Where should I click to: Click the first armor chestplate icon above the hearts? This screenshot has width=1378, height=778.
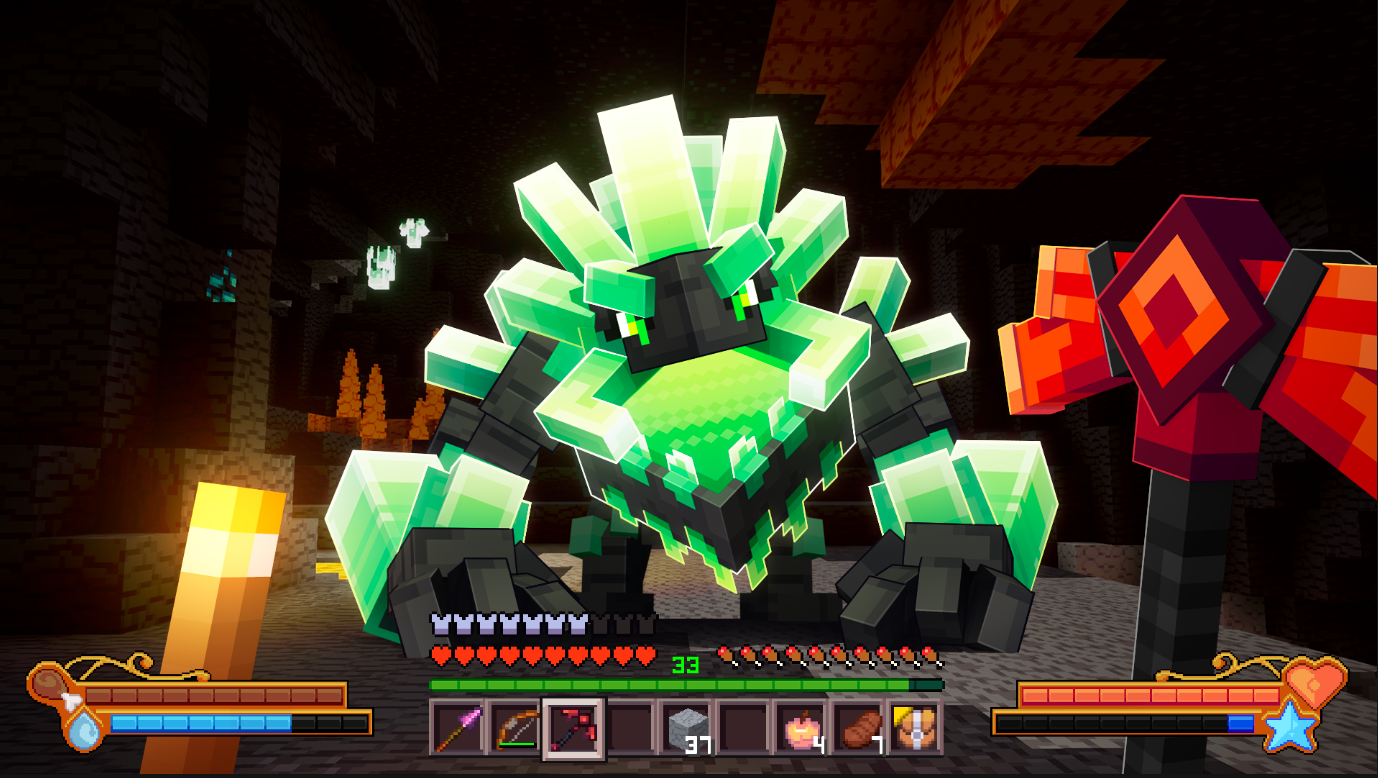pyautogui.click(x=439, y=622)
